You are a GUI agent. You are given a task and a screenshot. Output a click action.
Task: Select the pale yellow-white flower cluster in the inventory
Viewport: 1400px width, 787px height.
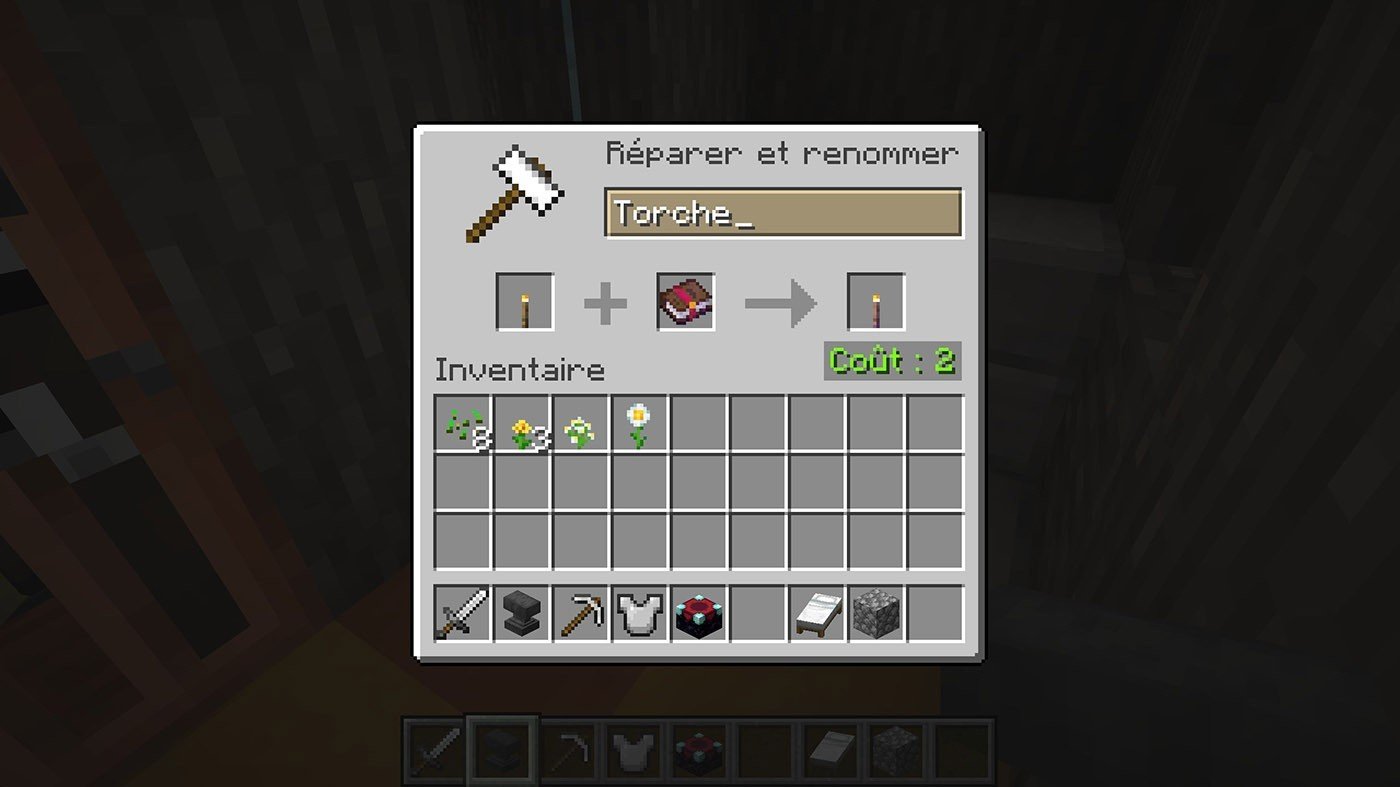point(581,424)
